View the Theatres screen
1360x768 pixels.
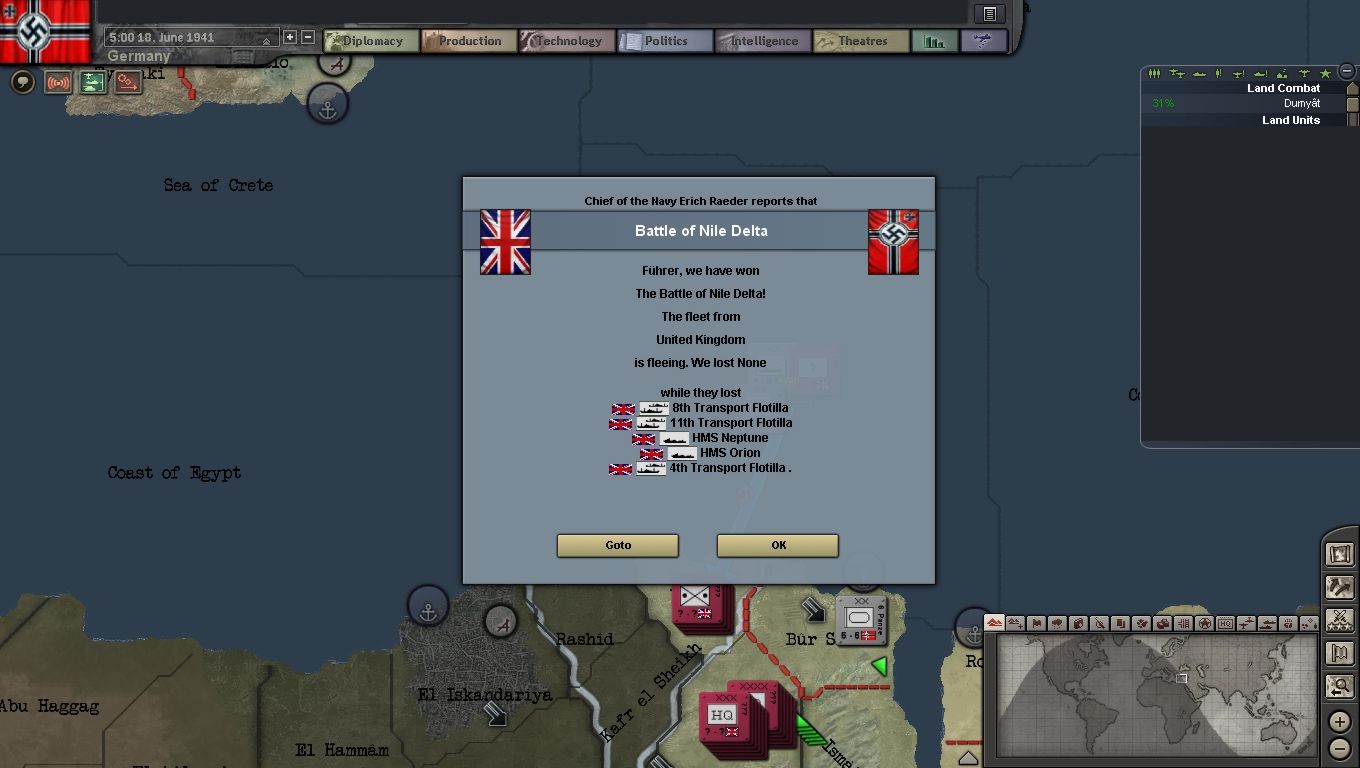pos(860,41)
